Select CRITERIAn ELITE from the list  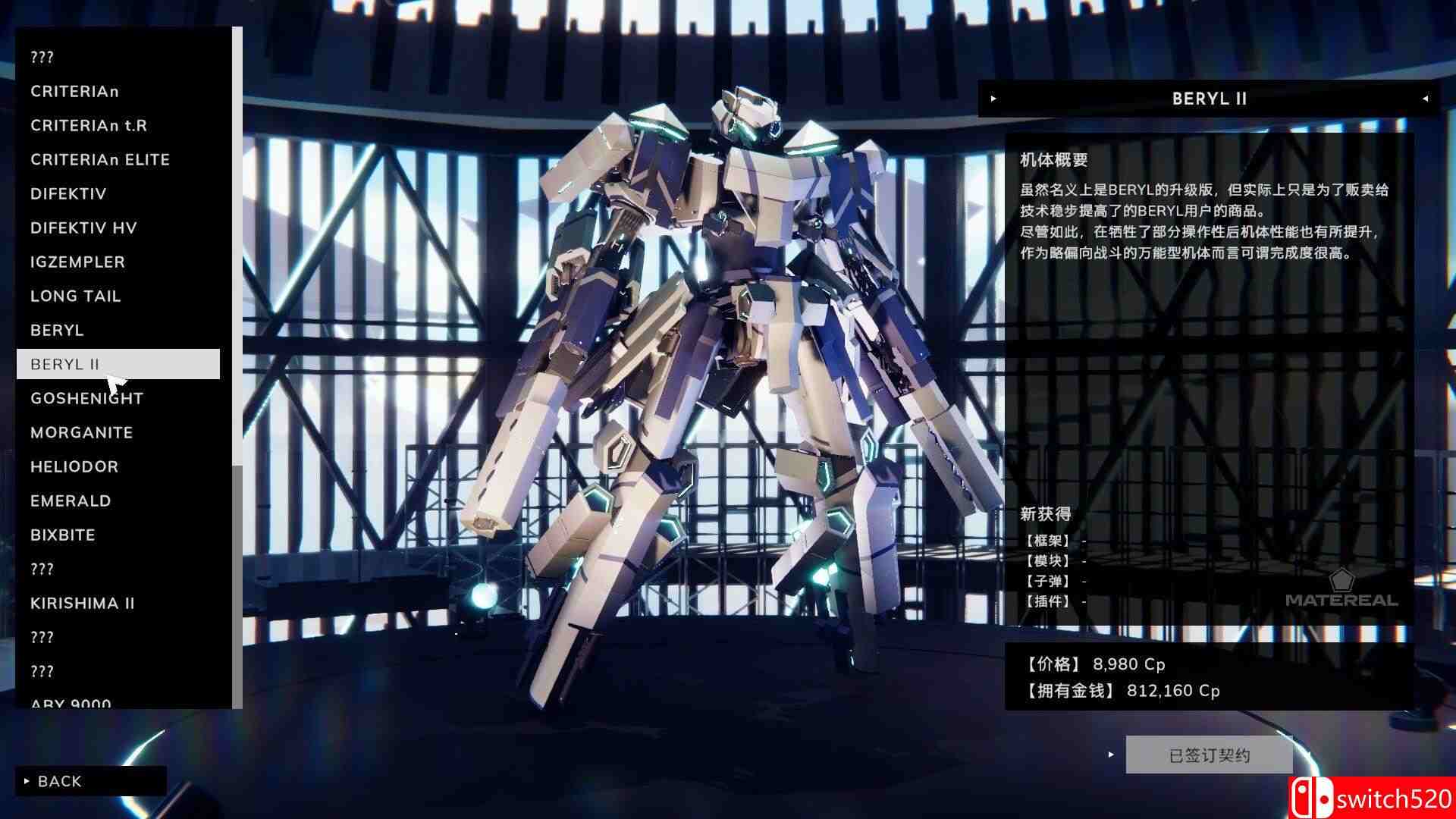99,159
